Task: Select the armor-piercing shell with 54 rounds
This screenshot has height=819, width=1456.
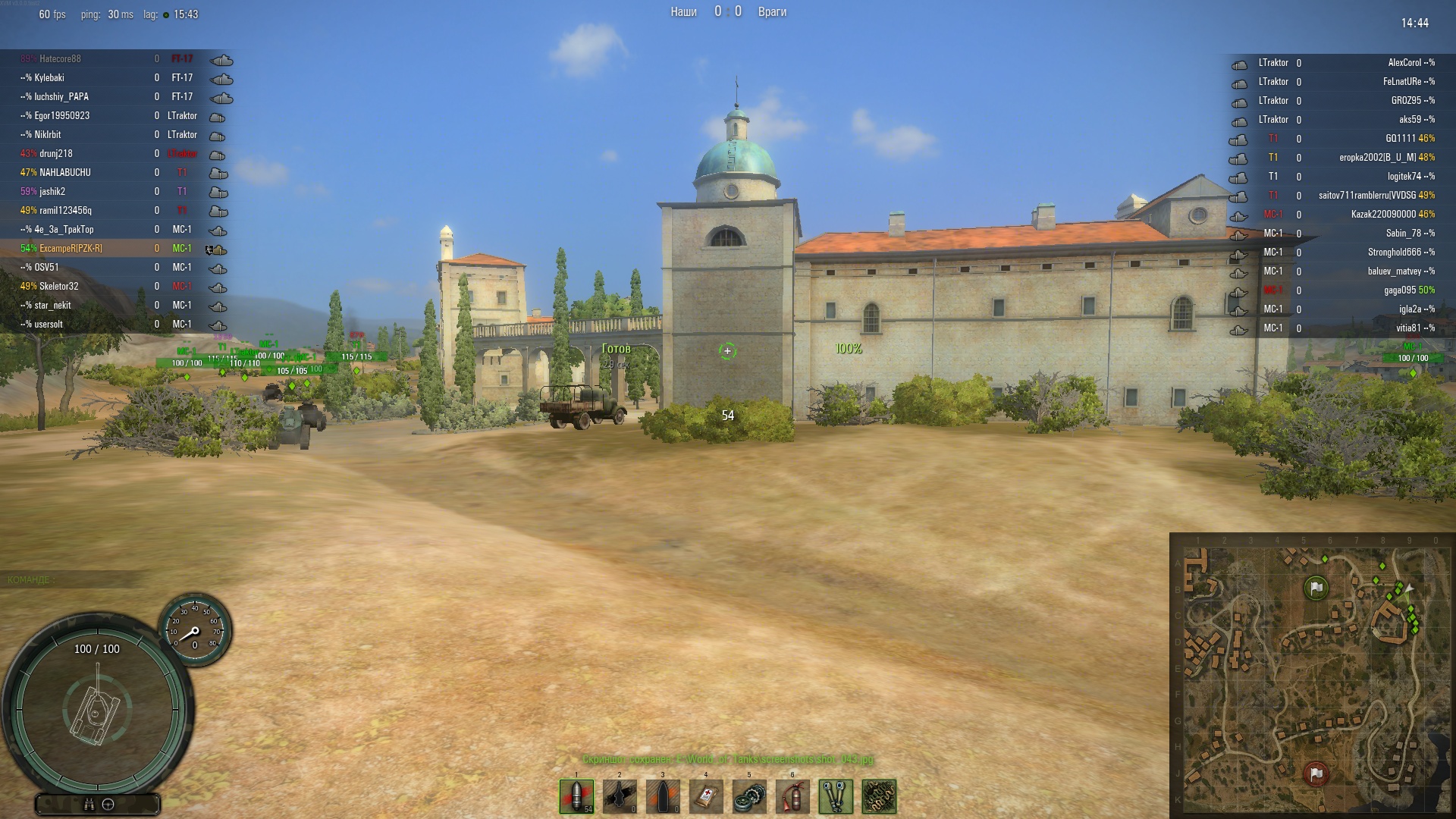Action: [x=576, y=797]
